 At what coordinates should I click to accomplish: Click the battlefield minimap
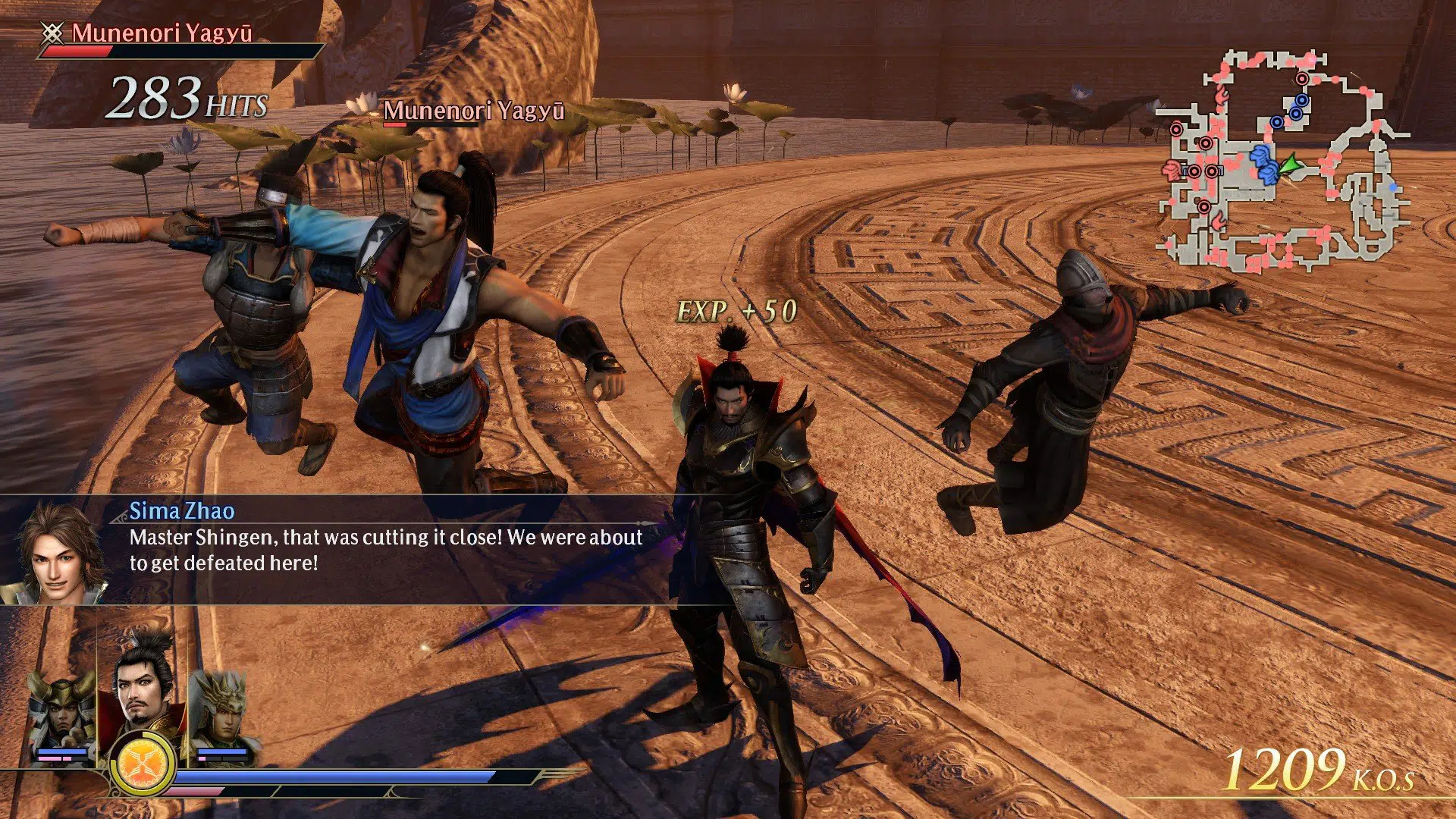click(1283, 162)
